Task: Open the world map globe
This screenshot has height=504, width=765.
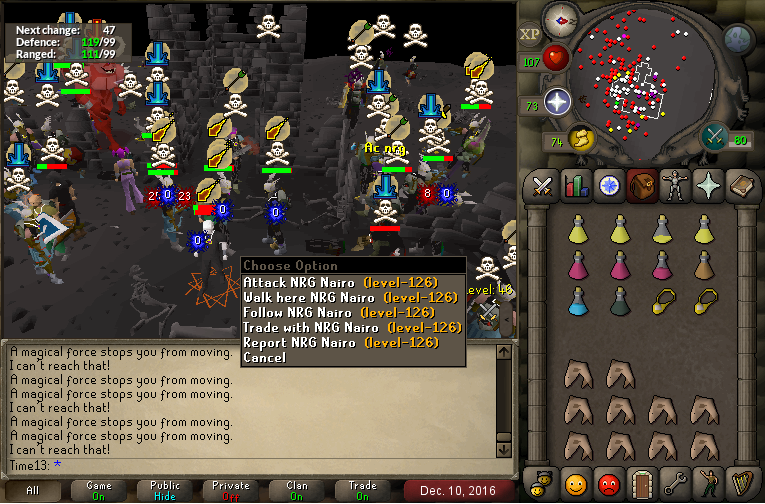Action: [x=737, y=39]
